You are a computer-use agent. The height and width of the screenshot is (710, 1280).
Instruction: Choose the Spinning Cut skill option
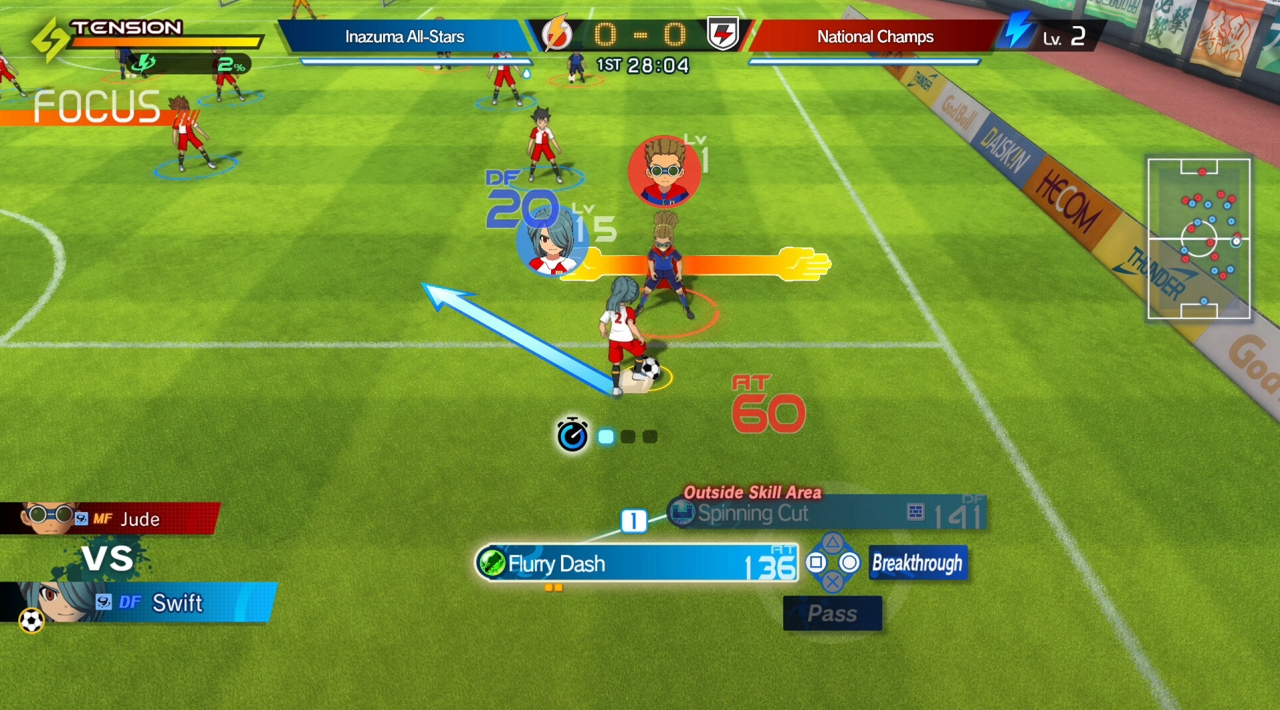coord(826,514)
